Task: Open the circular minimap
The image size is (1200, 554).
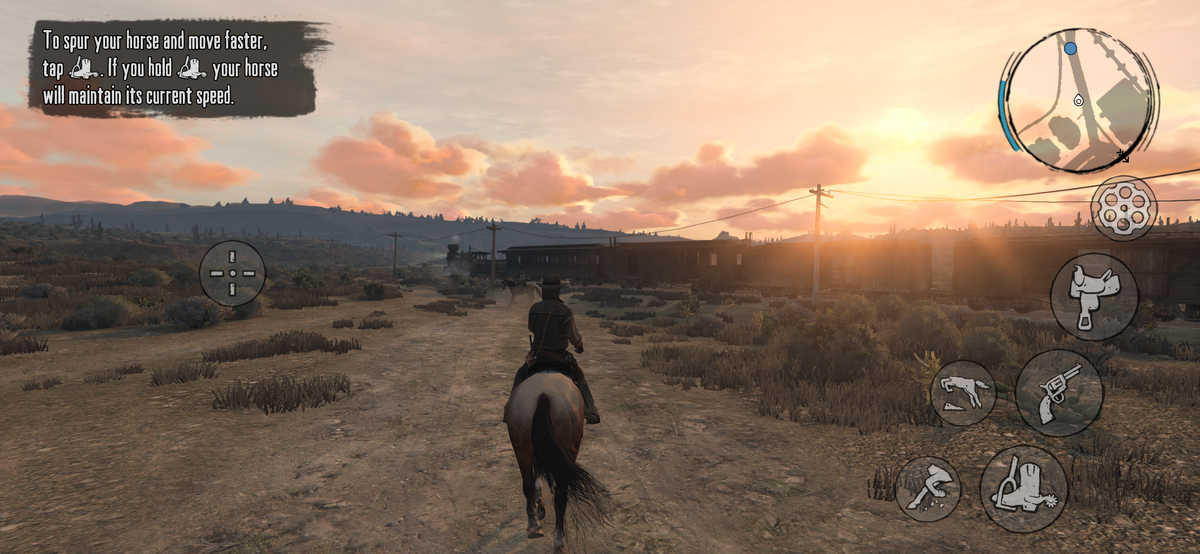Action: point(1079,100)
